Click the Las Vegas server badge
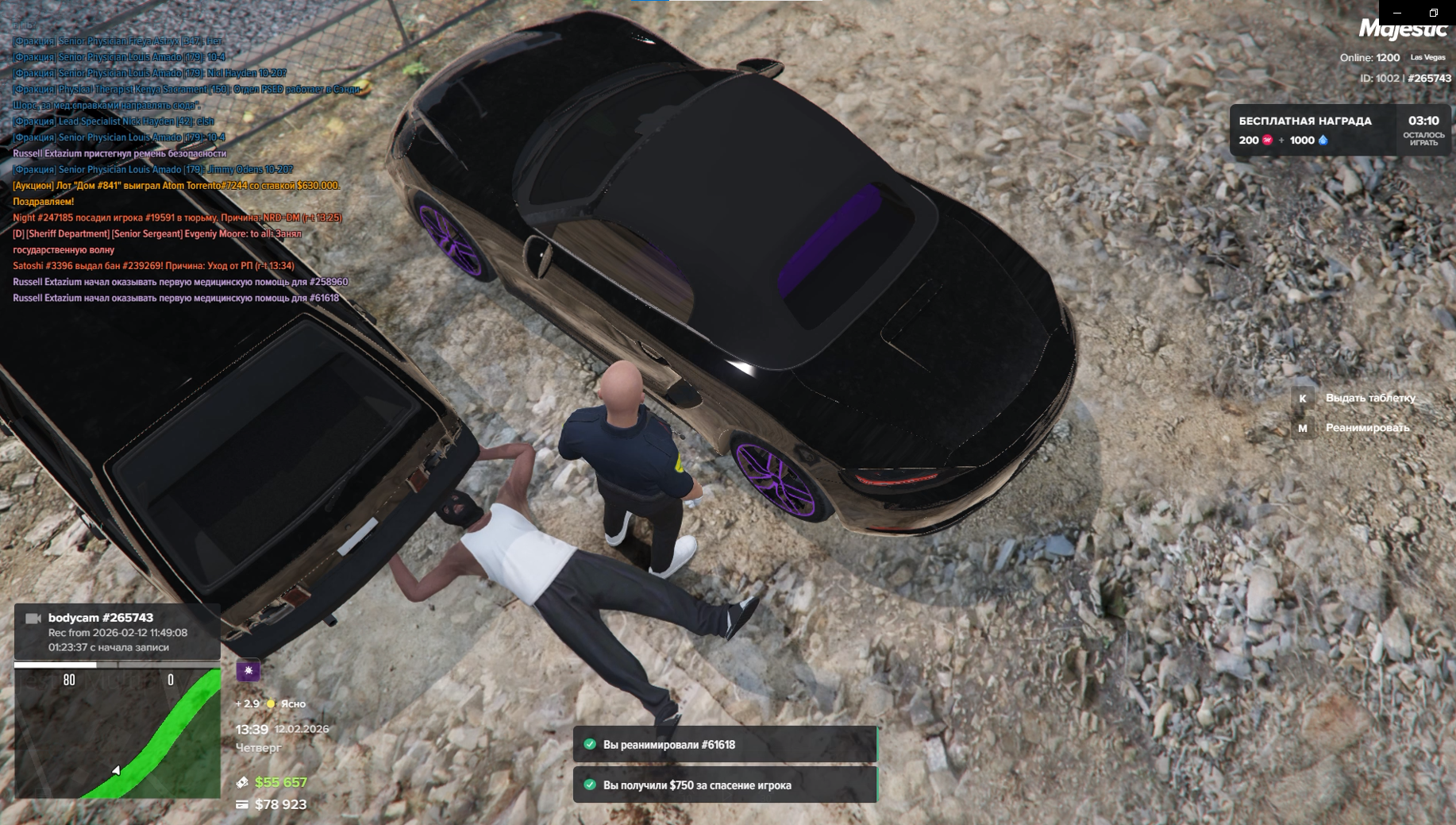Viewport: 1456px width, 825px height. 1427,57
